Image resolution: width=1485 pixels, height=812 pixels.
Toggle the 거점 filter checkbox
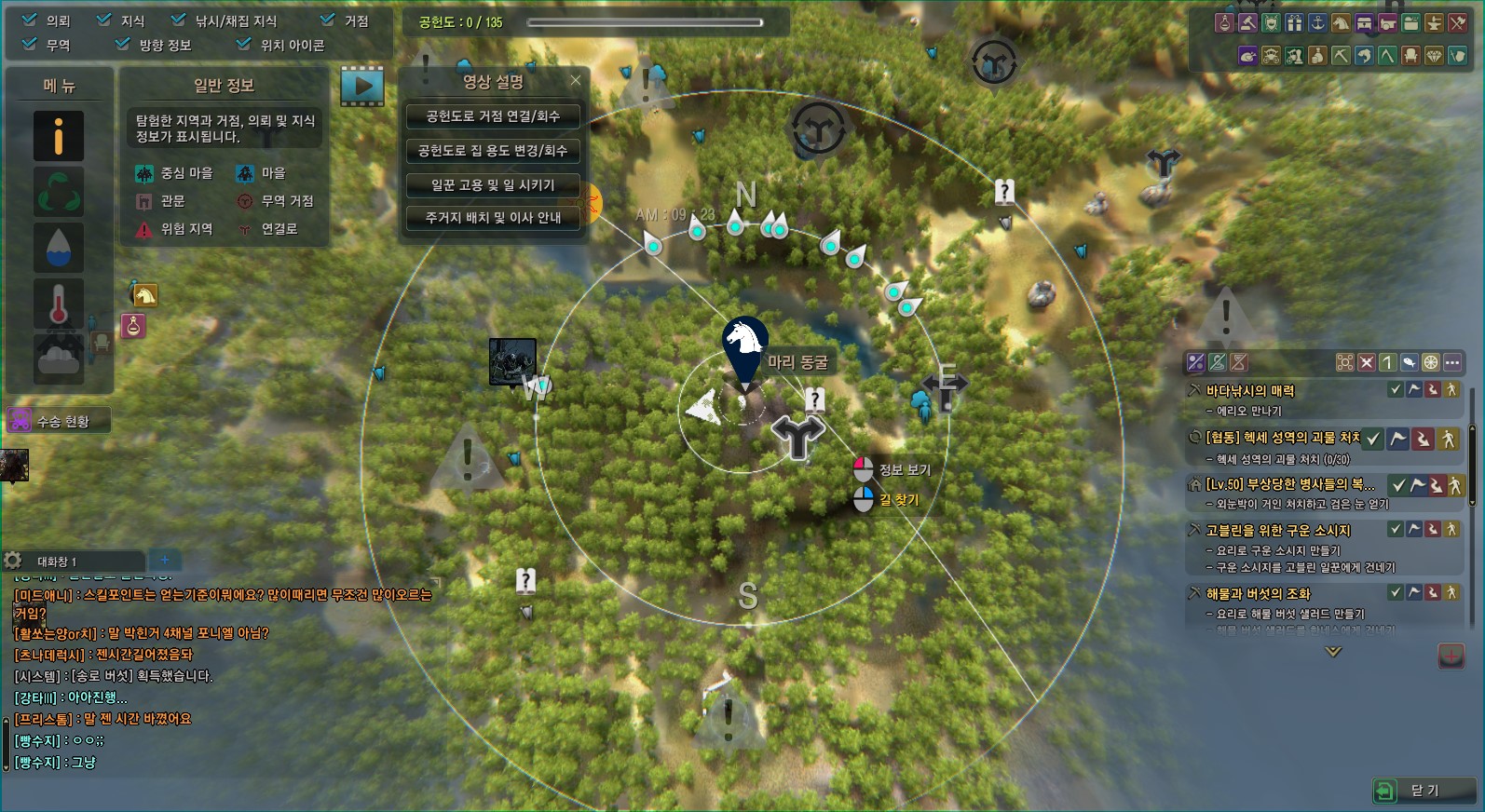(327, 20)
